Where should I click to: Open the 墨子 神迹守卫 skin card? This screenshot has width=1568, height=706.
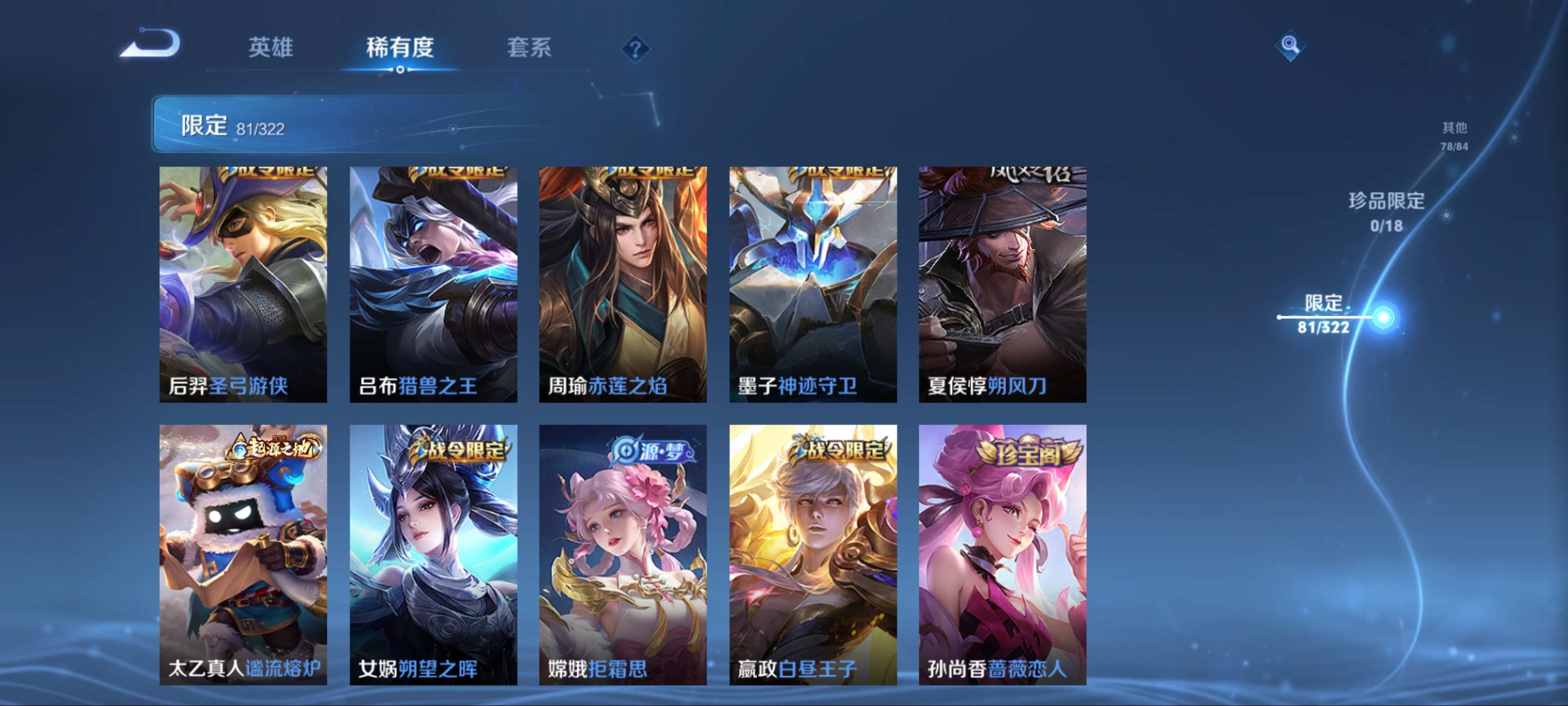pyautogui.click(x=813, y=284)
